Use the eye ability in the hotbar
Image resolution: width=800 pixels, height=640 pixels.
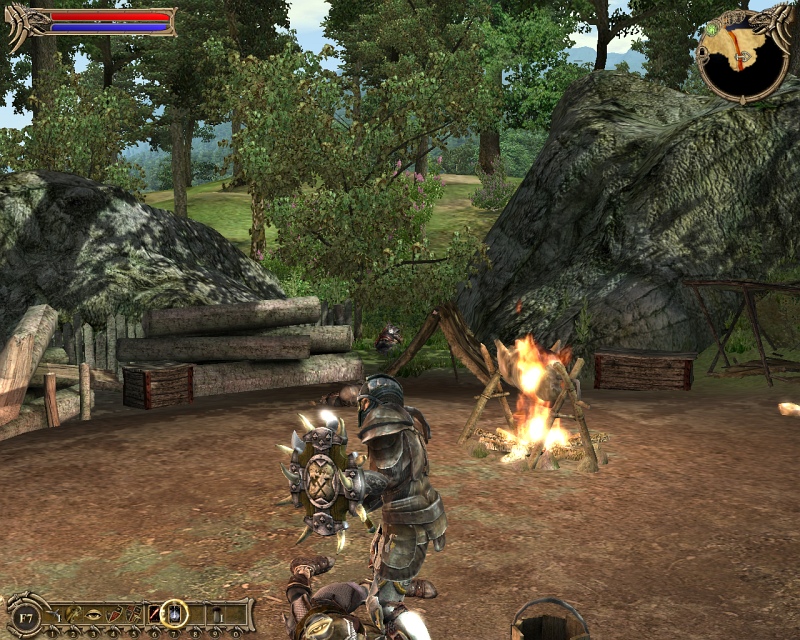click(93, 614)
